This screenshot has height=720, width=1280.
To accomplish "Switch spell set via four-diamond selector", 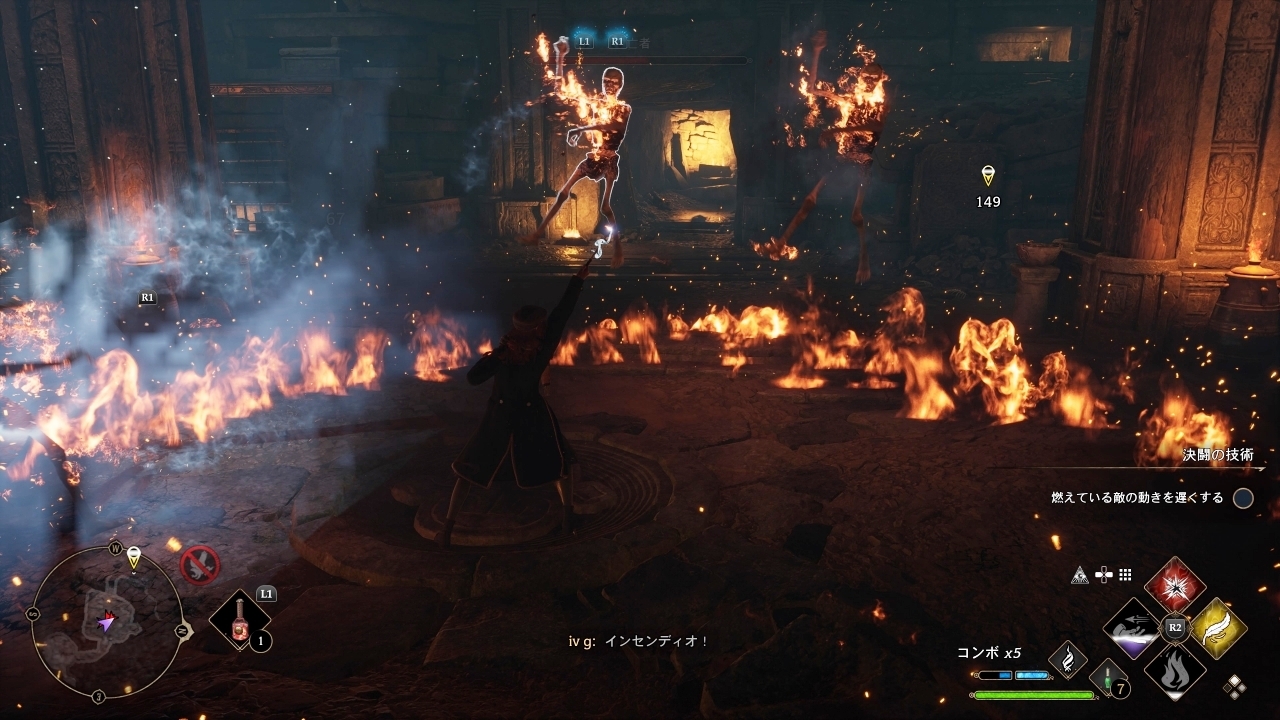I will pyautogui.click(x=1235, y=686).
